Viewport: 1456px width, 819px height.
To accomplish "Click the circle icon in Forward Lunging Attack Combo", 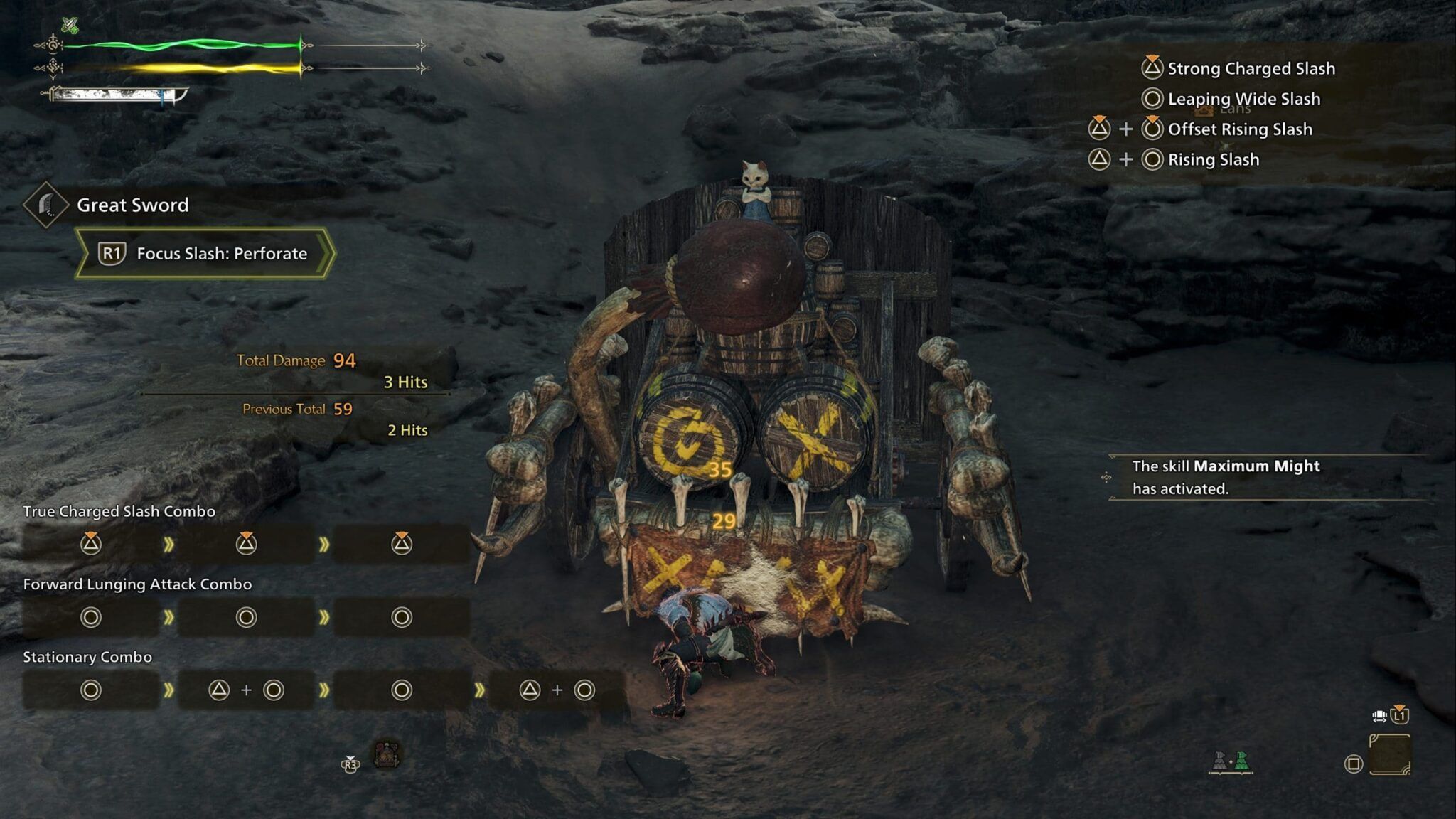I will [92, 618].
